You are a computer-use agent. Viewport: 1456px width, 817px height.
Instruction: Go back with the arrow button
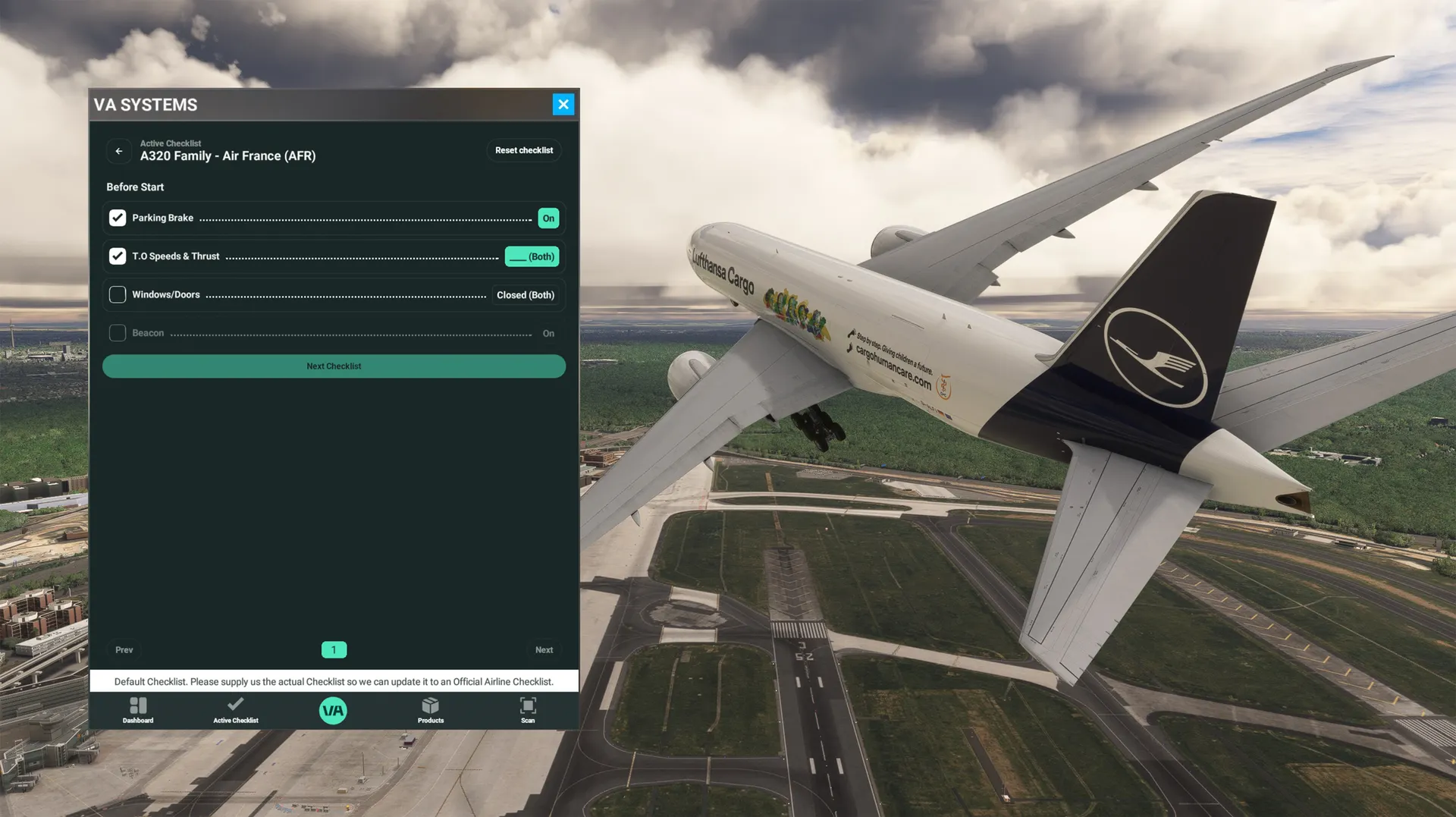tap(119, 151)
